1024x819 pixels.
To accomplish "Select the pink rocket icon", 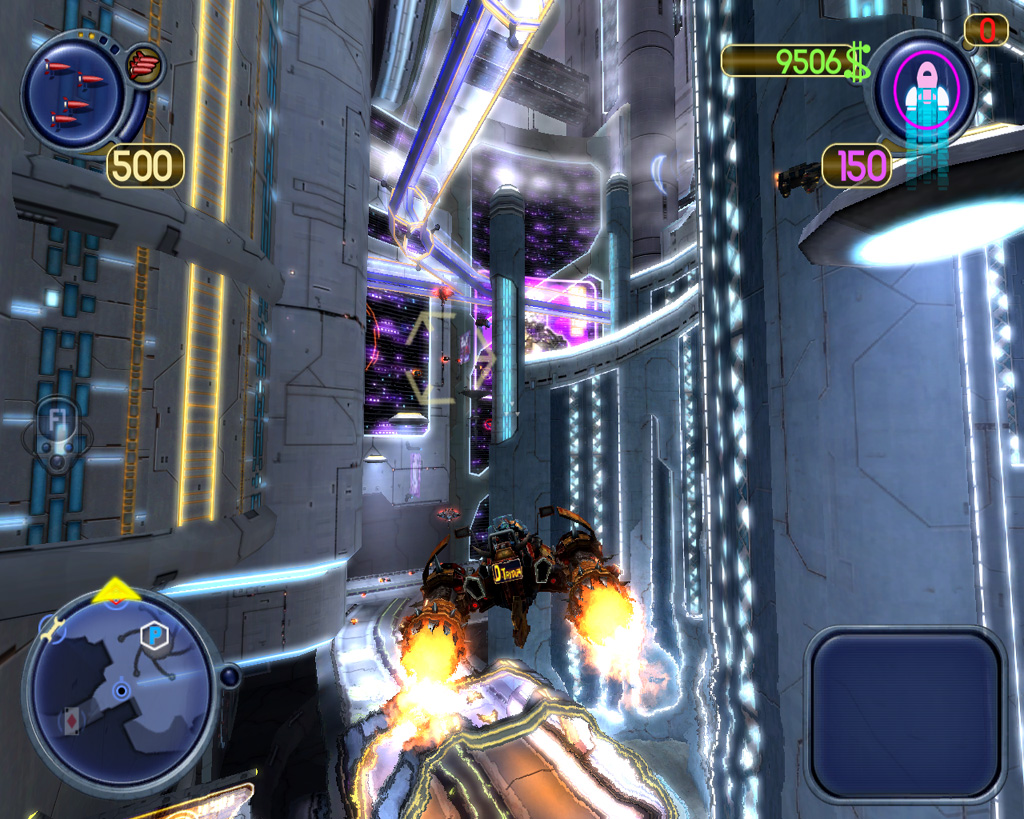I will click(x=924, y=92).
